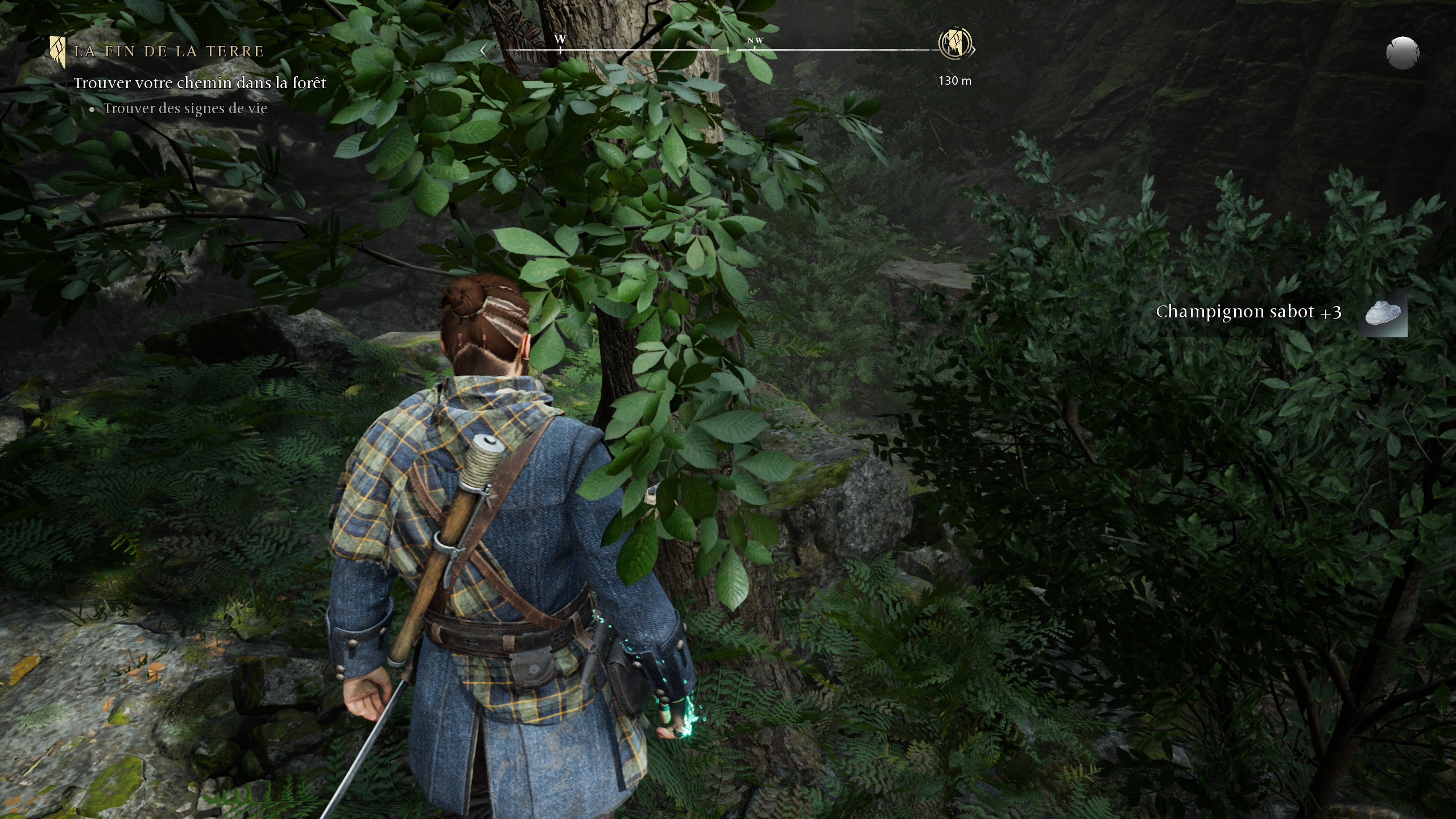Image resolution: width=1456 pixels, height=819 pixels.
Task: Select the quest waypoint marker on the compass
Action: click(x=955, y=43)
